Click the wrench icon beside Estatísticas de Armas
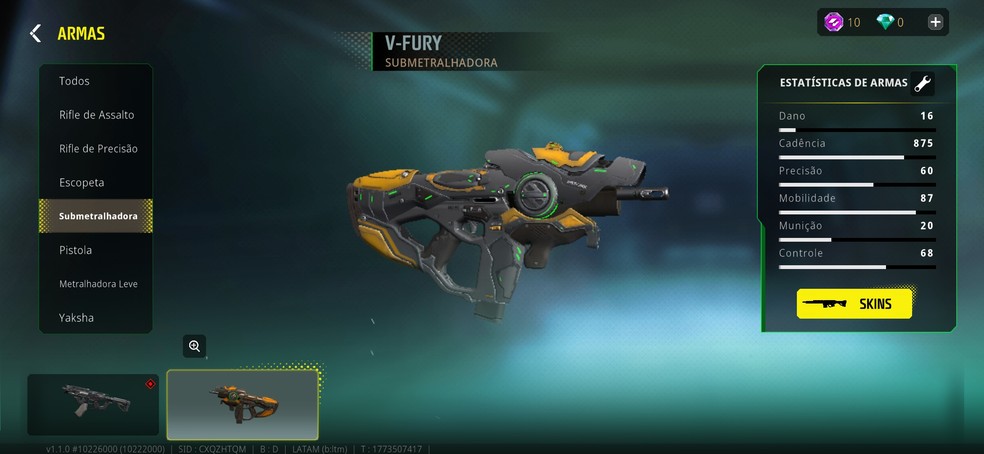 point(923,84)
